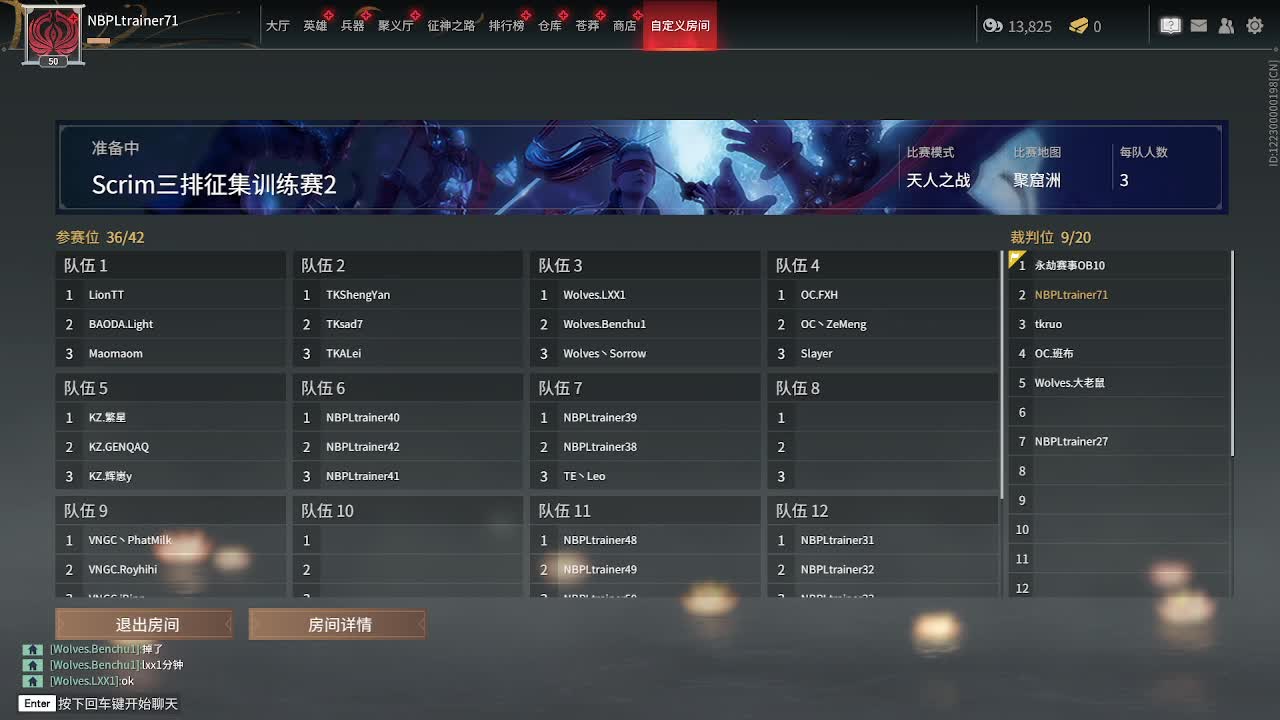Image resolution: width=1280 pixels, height=720 pixels.
Task: Click the 房间详情 button
Action: 336,624
